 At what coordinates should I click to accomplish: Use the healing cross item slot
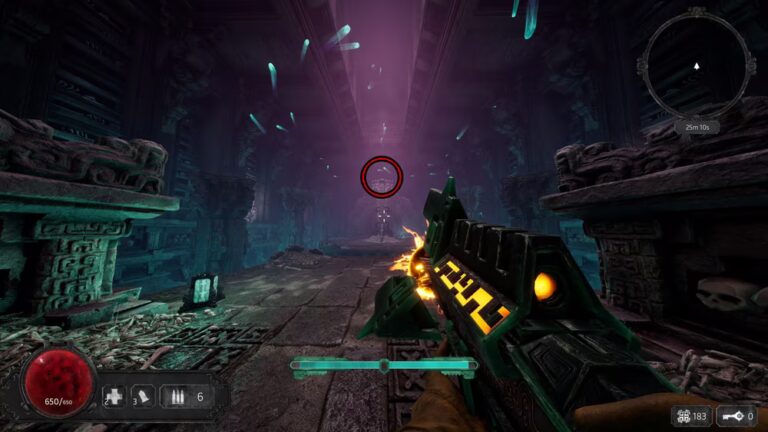[115, 397]
